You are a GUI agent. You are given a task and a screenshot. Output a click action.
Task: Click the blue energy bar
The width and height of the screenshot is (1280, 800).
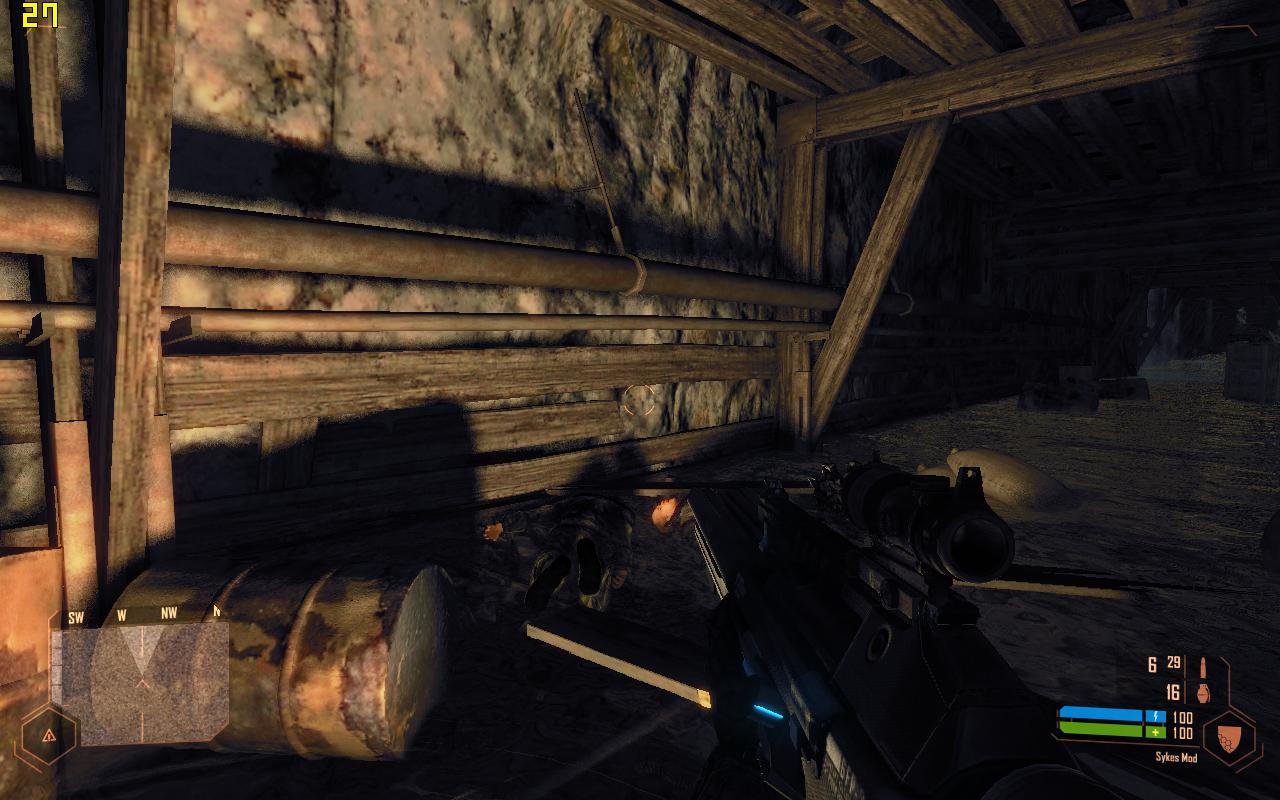(1110, 714)
